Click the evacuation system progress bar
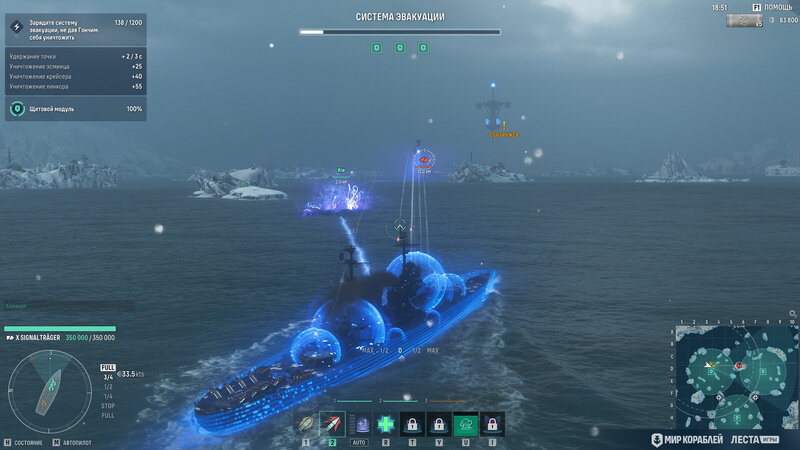 coord(399,31)
